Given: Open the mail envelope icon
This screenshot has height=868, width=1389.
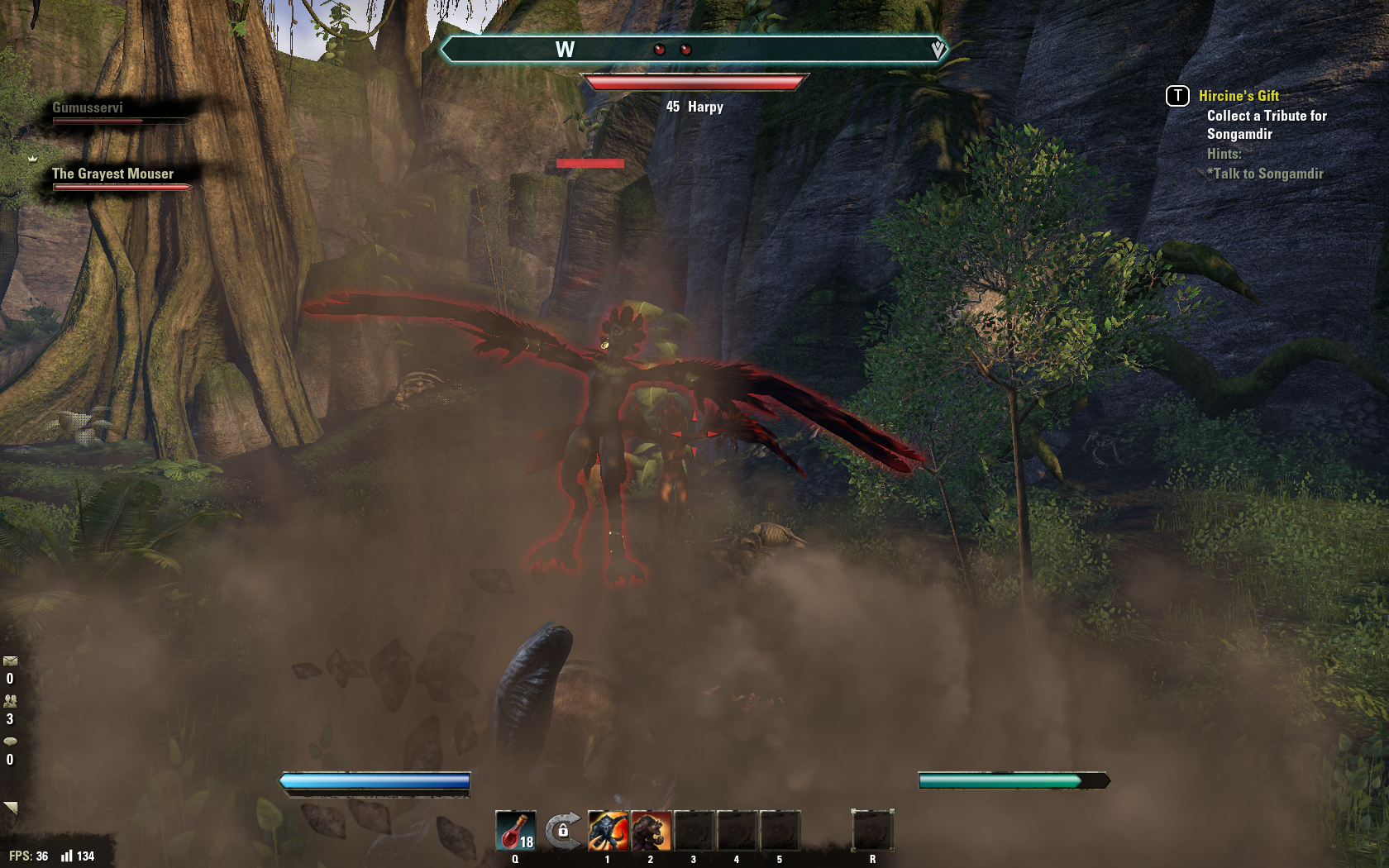Looking at the screenshot, I should click(x=10, y=661).
